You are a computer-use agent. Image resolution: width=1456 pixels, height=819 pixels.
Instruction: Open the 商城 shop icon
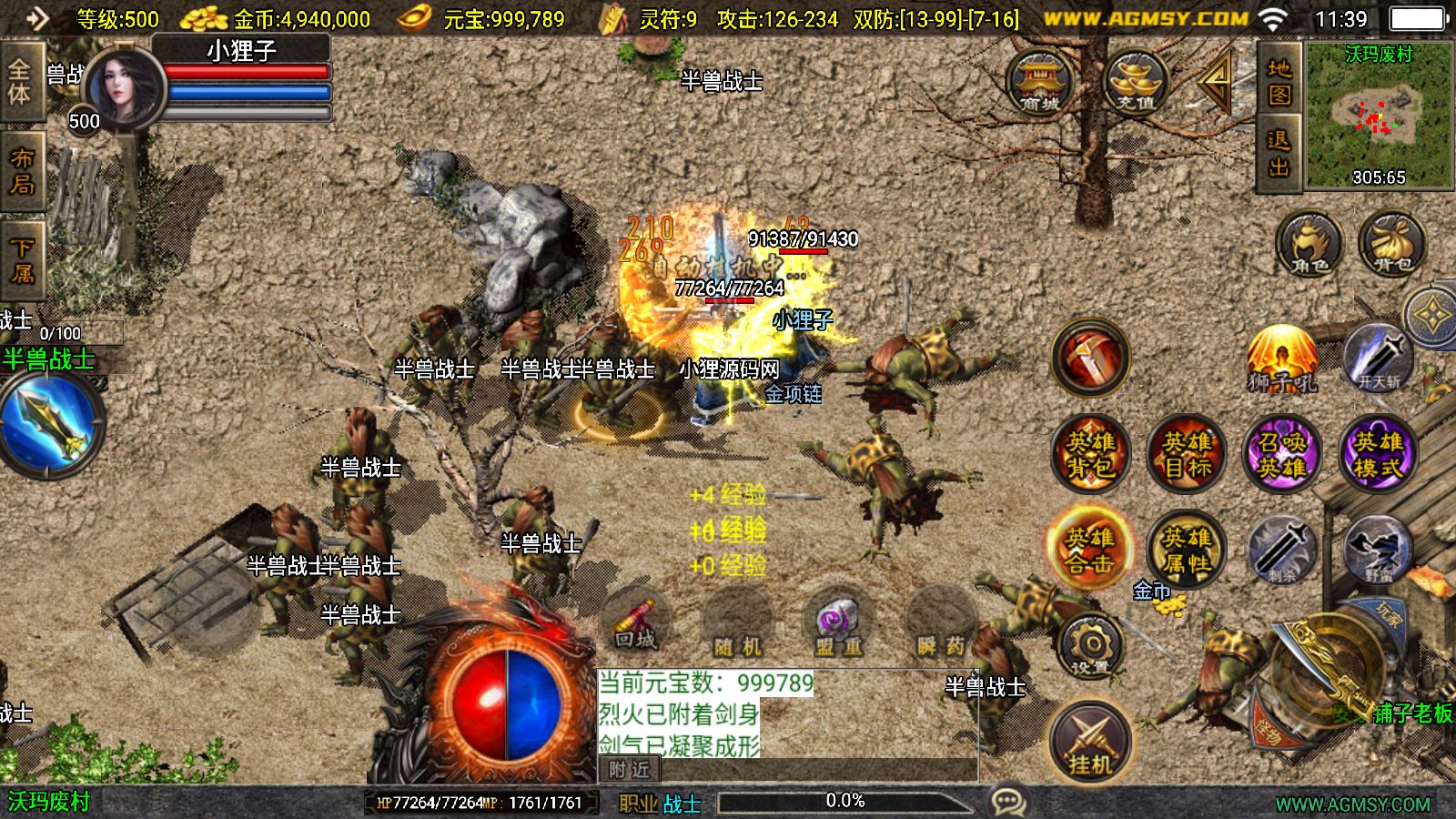click(x=1040, y=80)
